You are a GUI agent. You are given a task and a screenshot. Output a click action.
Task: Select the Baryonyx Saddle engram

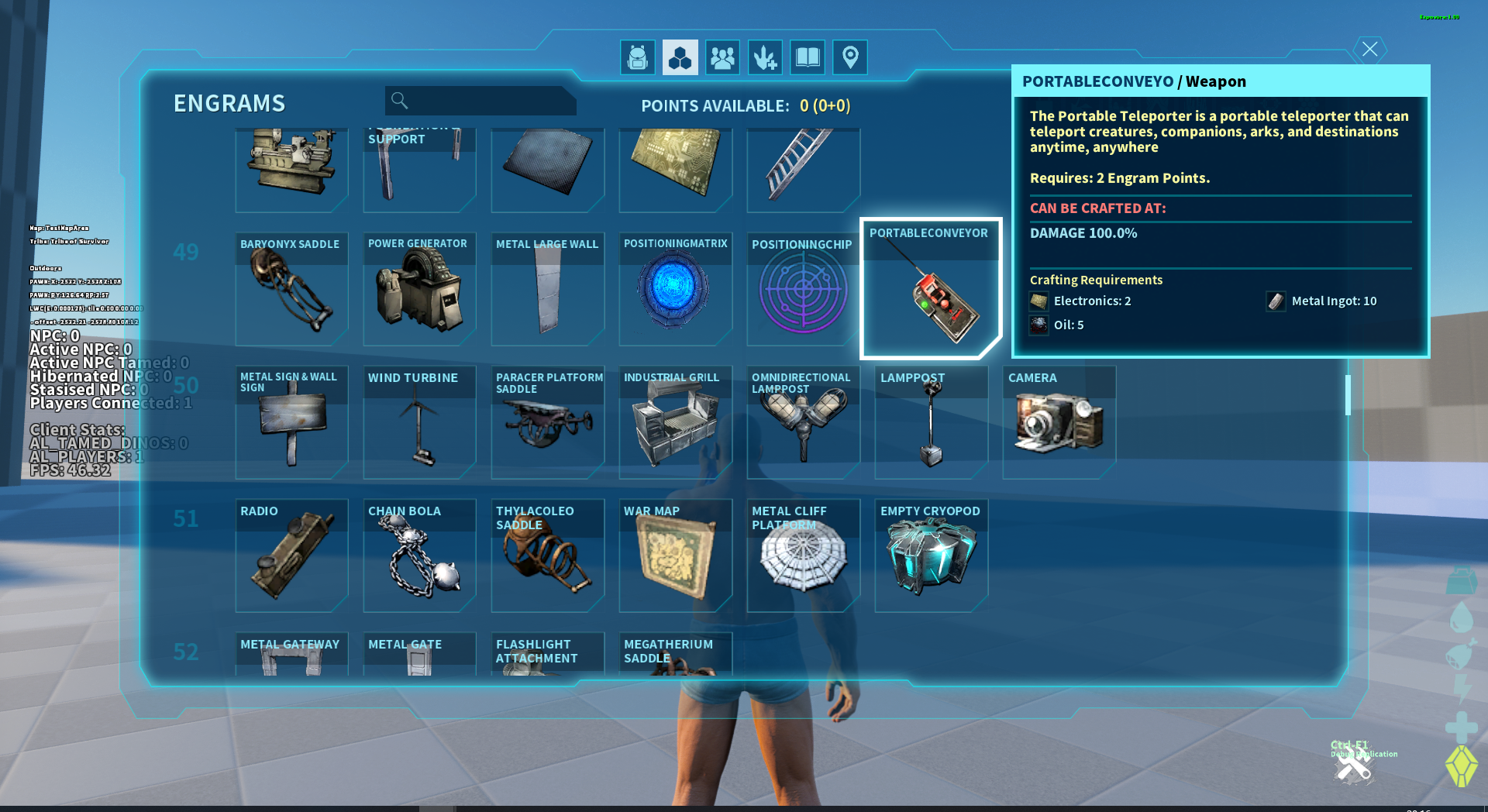pos(291,290)
